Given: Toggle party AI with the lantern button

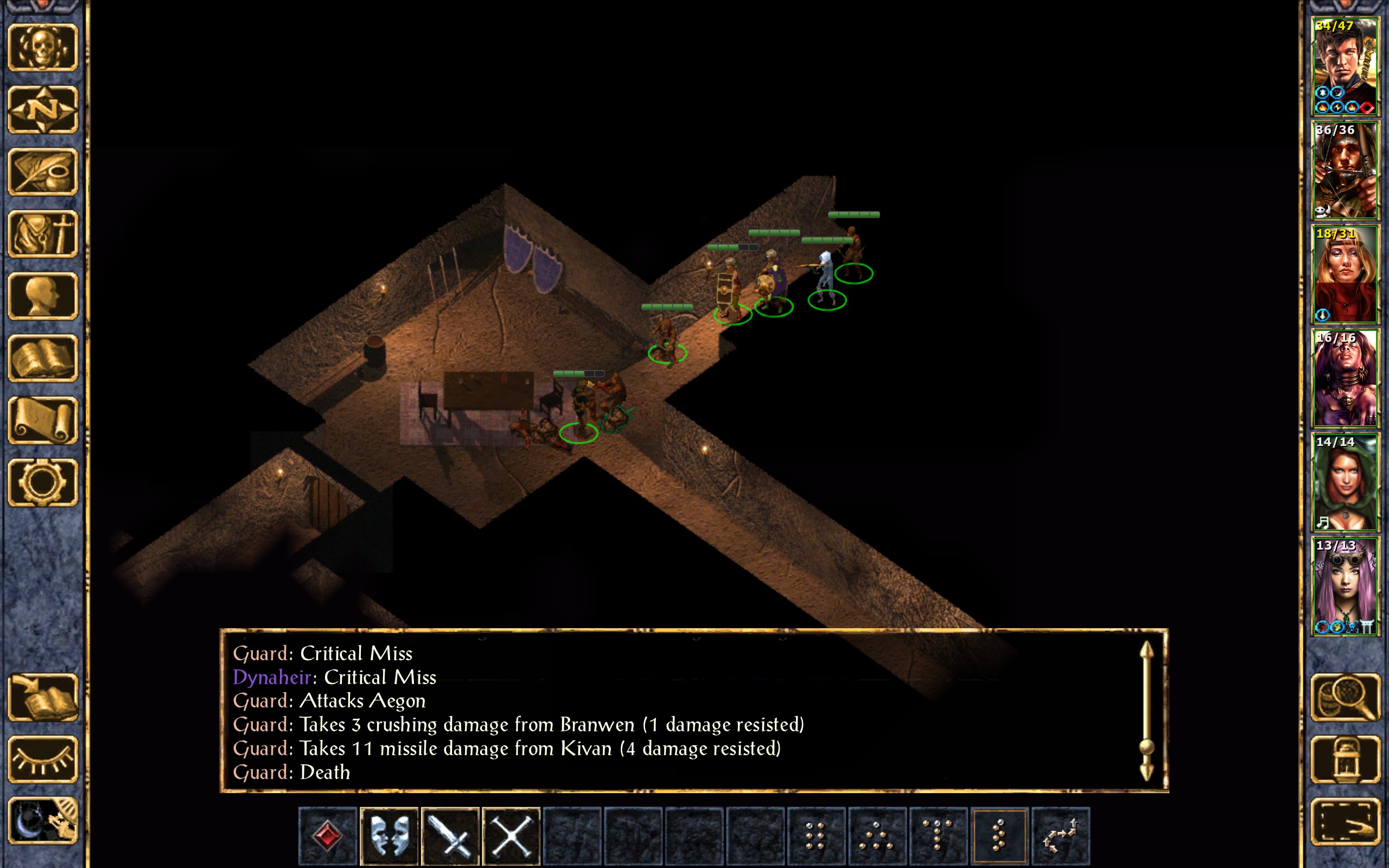Looking at the screenshot, I should [x=1345, y=759].
